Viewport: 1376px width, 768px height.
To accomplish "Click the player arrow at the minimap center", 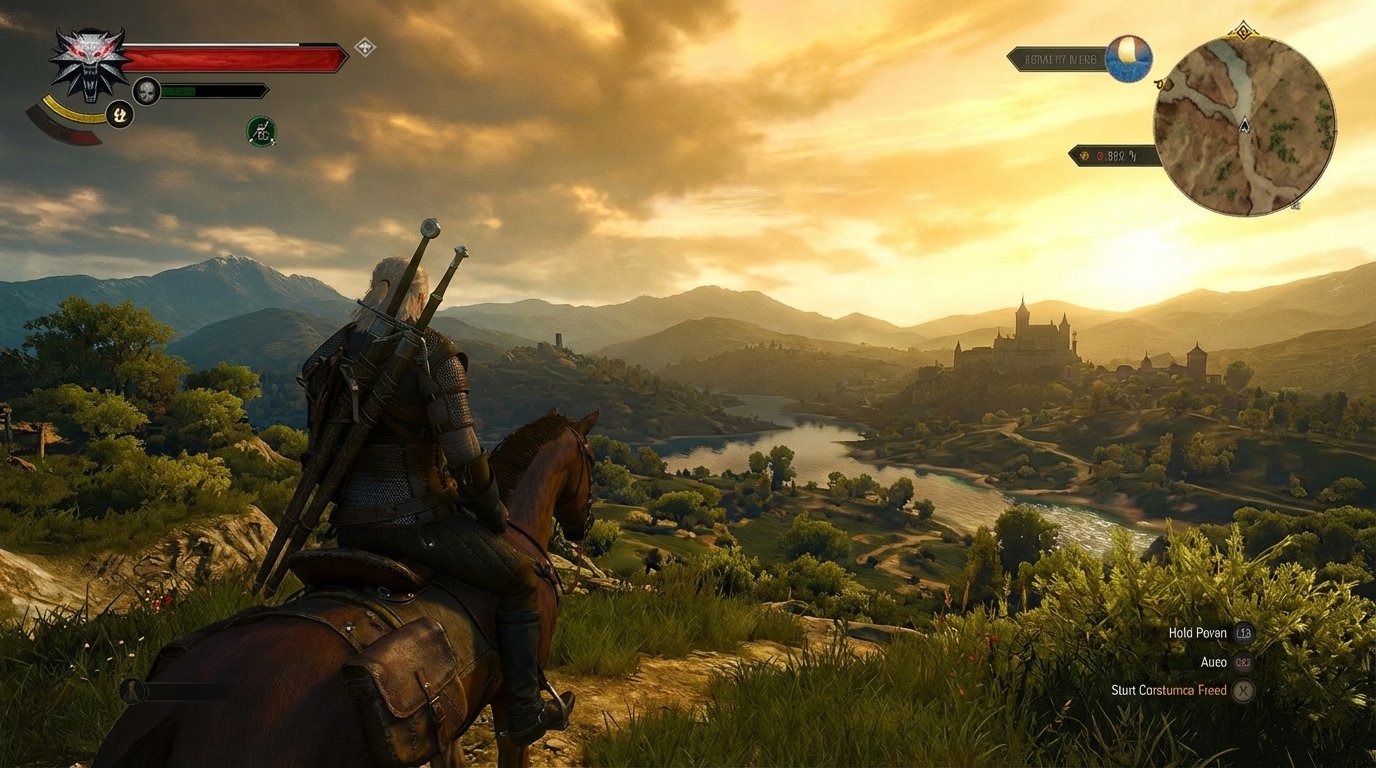I will click(1245, 126).
